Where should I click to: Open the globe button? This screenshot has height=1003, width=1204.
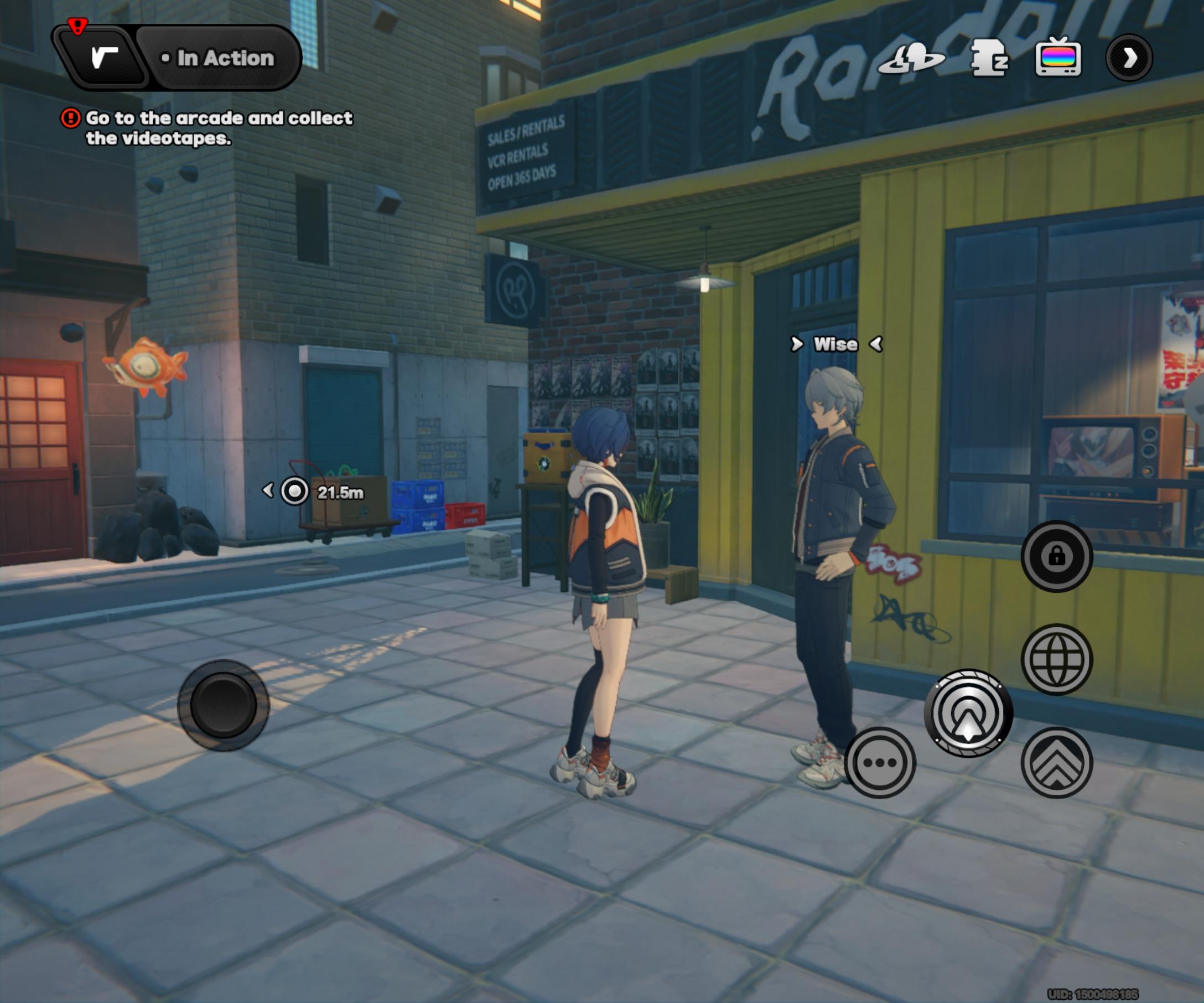tap(1056, 659)
